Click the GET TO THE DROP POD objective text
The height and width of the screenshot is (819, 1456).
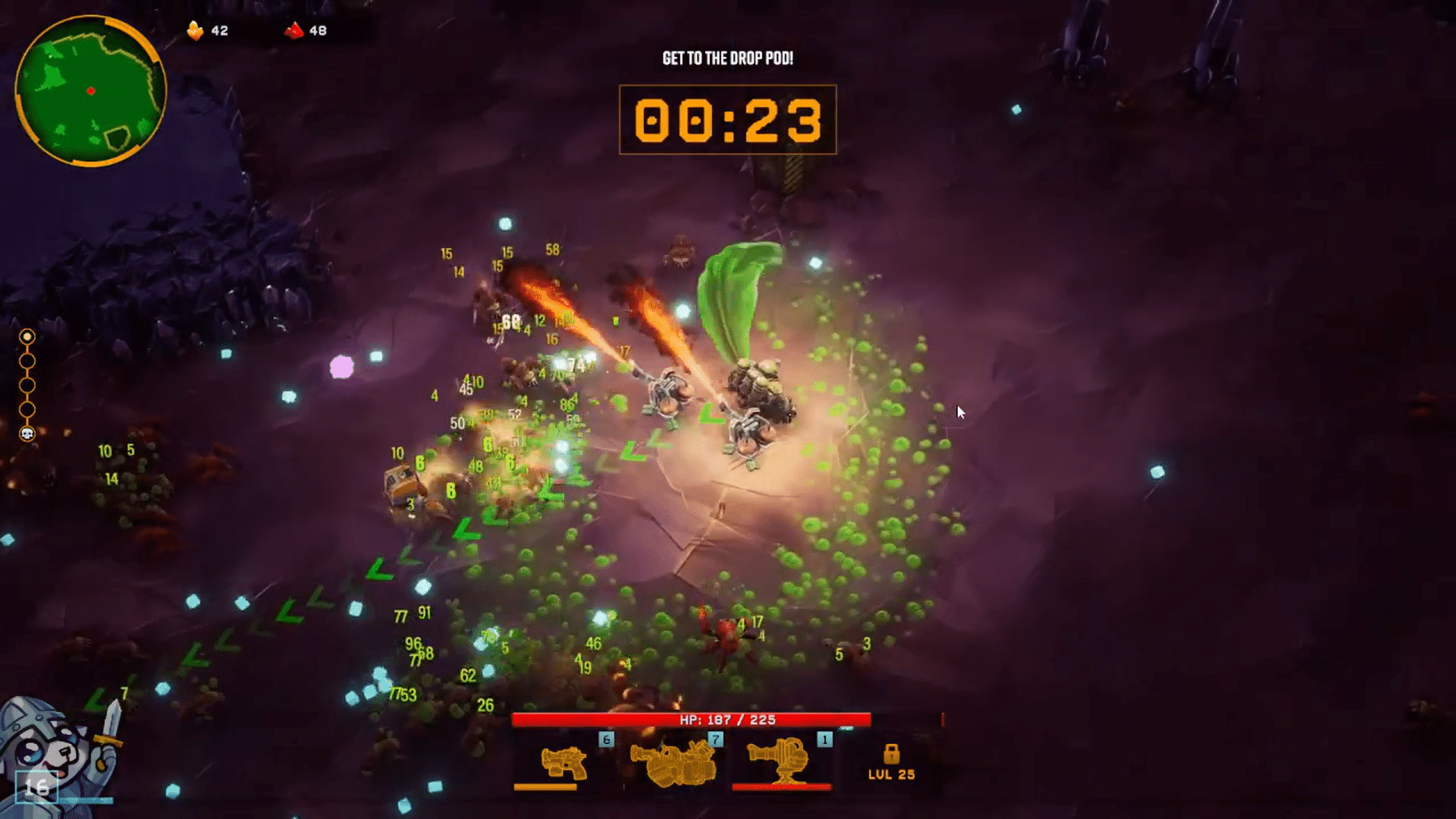(x=730, y=56)
